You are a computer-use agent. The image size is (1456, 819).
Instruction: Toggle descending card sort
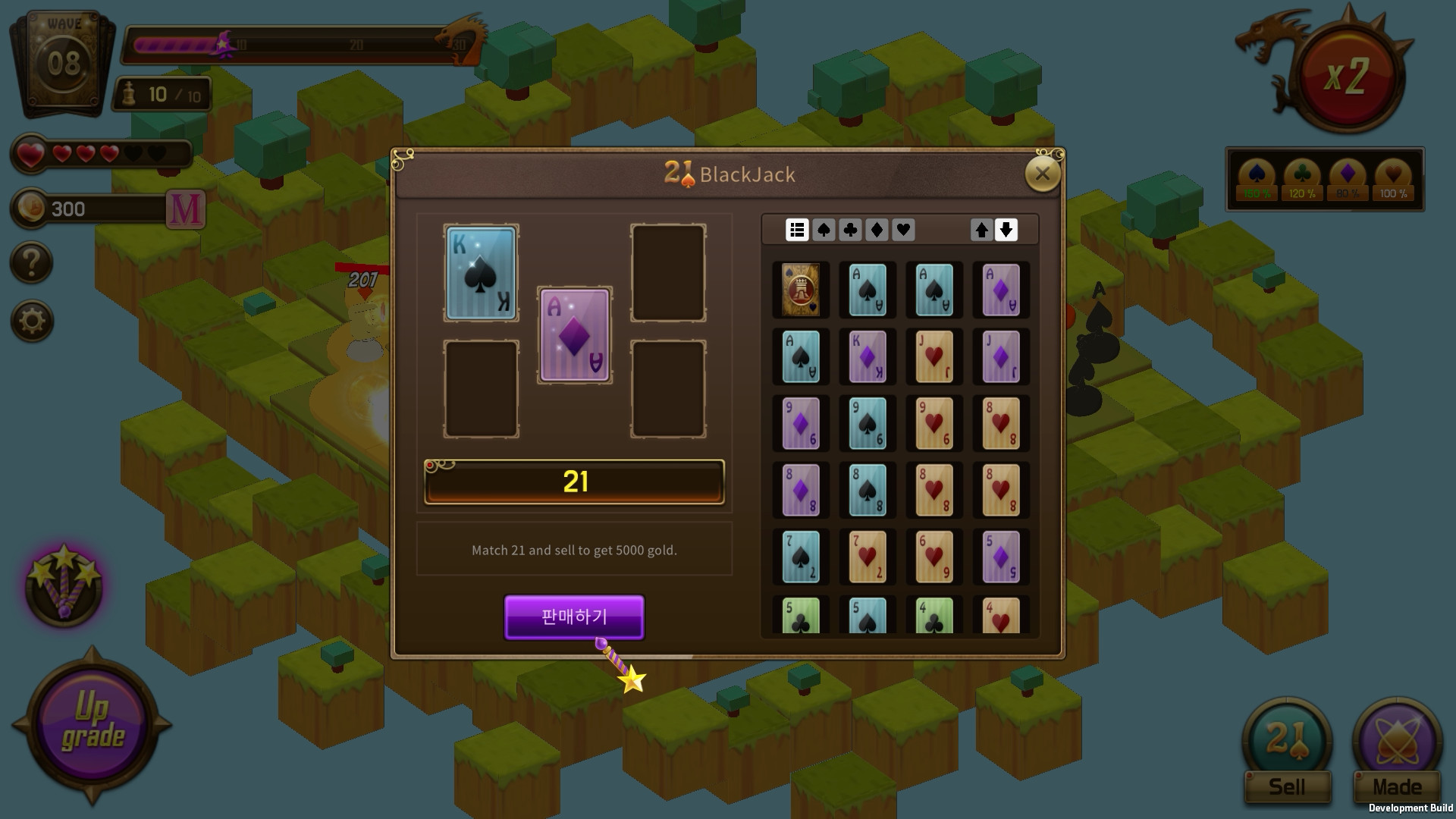(x=1006, y=230)
